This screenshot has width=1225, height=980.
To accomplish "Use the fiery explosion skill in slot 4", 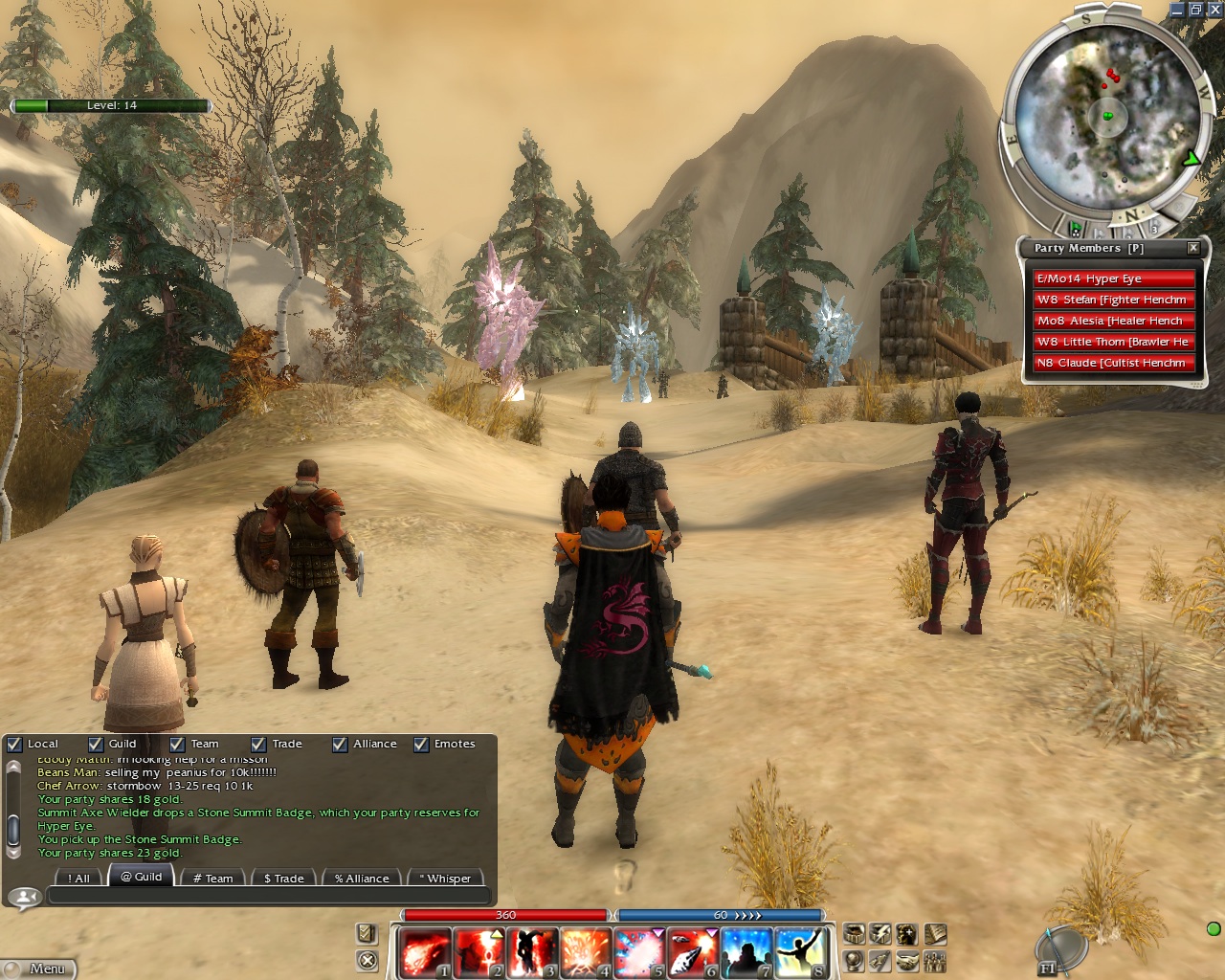I will (x=584, y=953).
